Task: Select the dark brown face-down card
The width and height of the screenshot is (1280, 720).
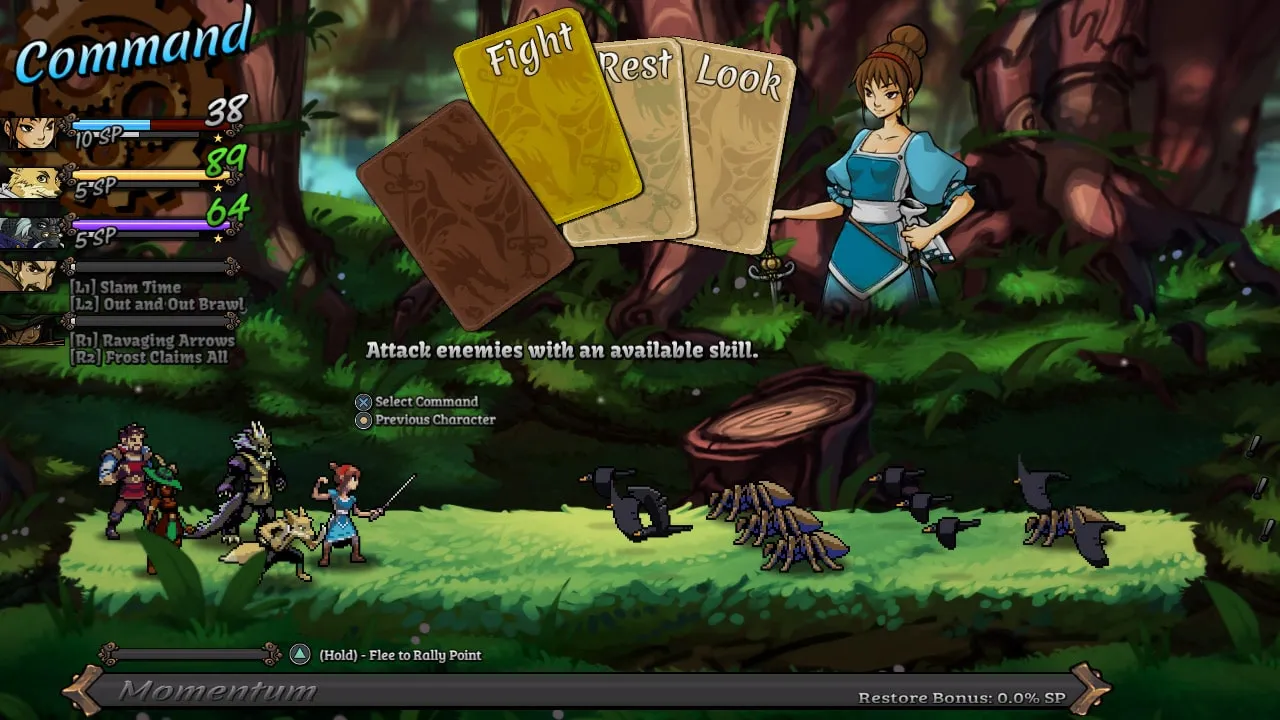Action: (x=465, y=215)
